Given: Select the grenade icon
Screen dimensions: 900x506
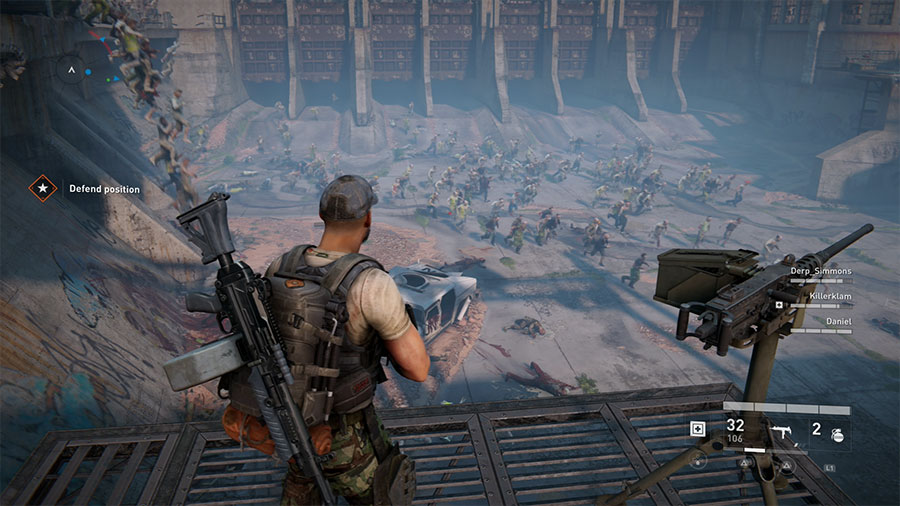Looking at the screenshot, I should [x=837, y=435].
